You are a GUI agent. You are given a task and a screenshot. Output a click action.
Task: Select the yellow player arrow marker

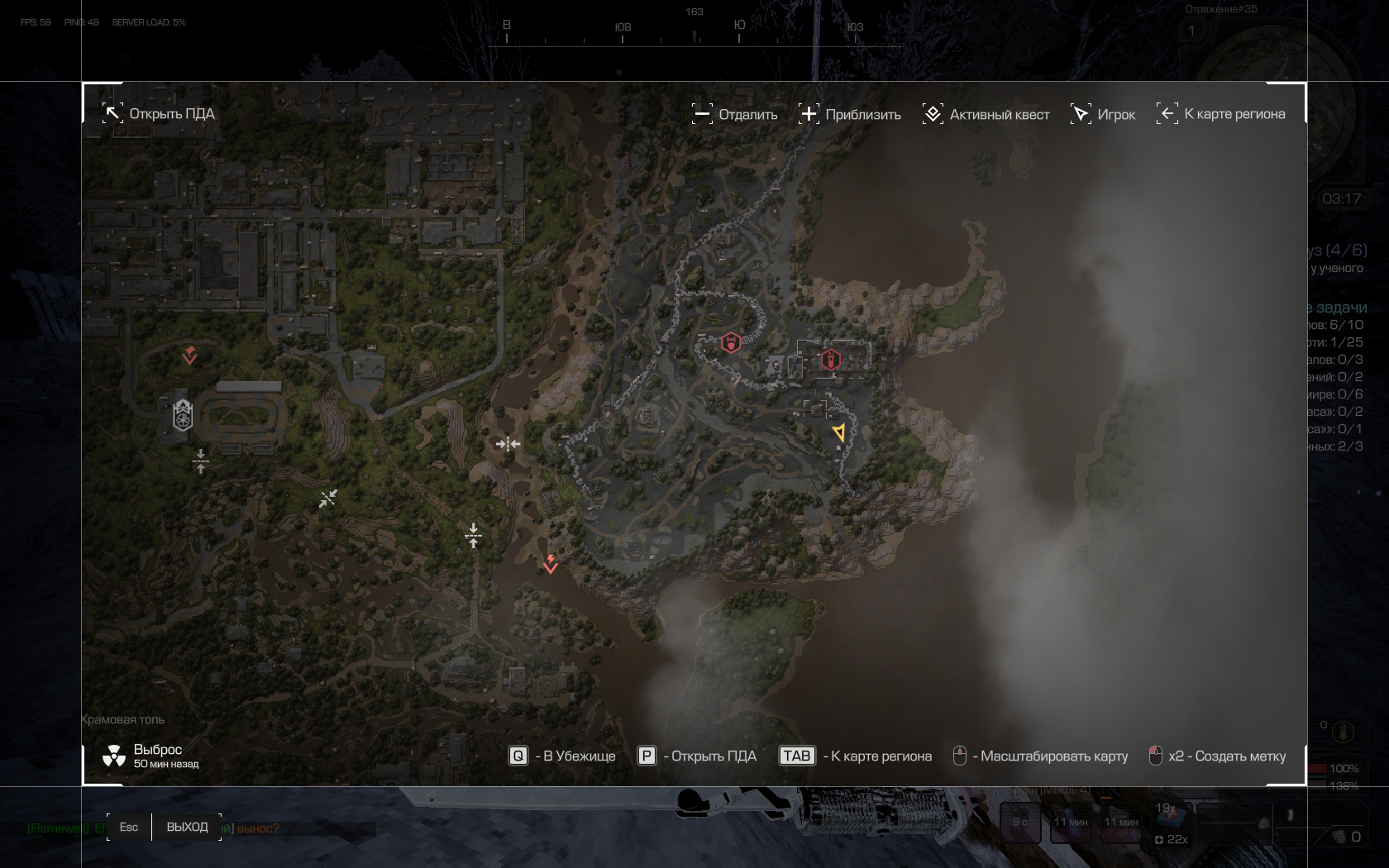click(839, 432)
